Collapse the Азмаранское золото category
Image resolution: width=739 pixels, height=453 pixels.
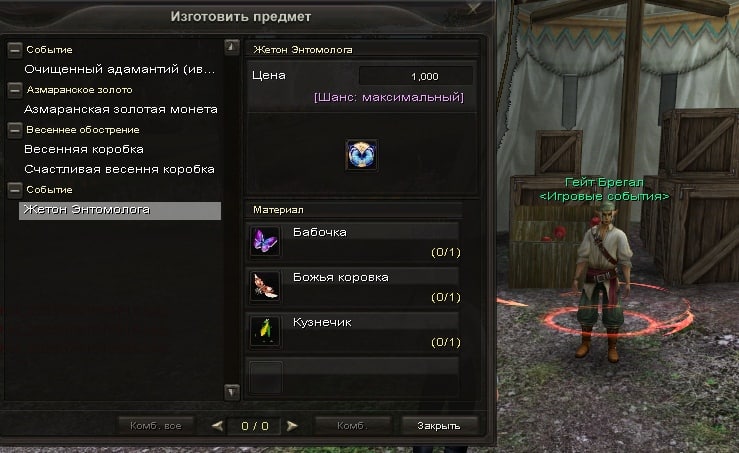click(x=14, y=89)
